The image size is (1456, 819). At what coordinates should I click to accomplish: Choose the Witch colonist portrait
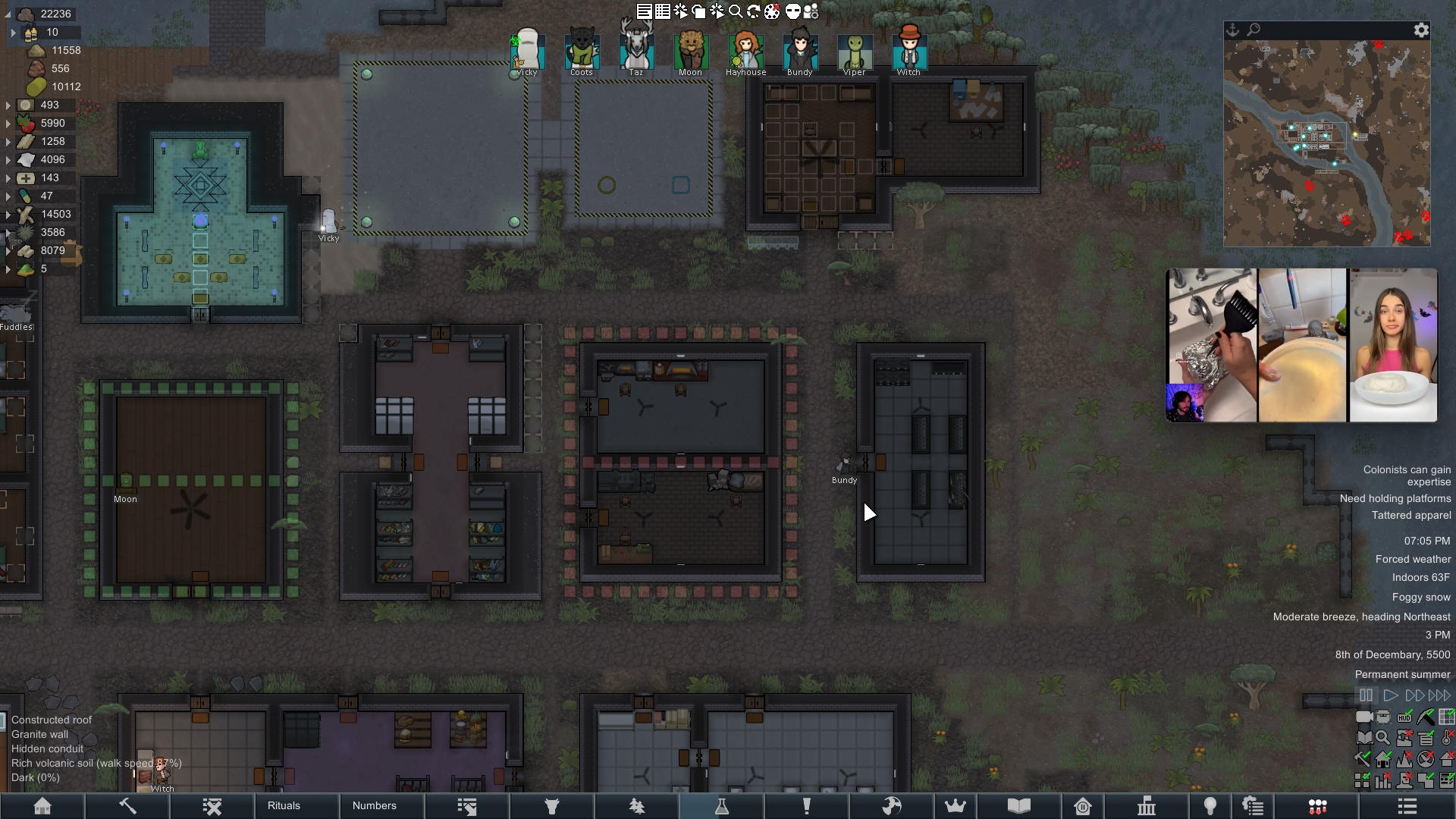[x=908, y=51]
